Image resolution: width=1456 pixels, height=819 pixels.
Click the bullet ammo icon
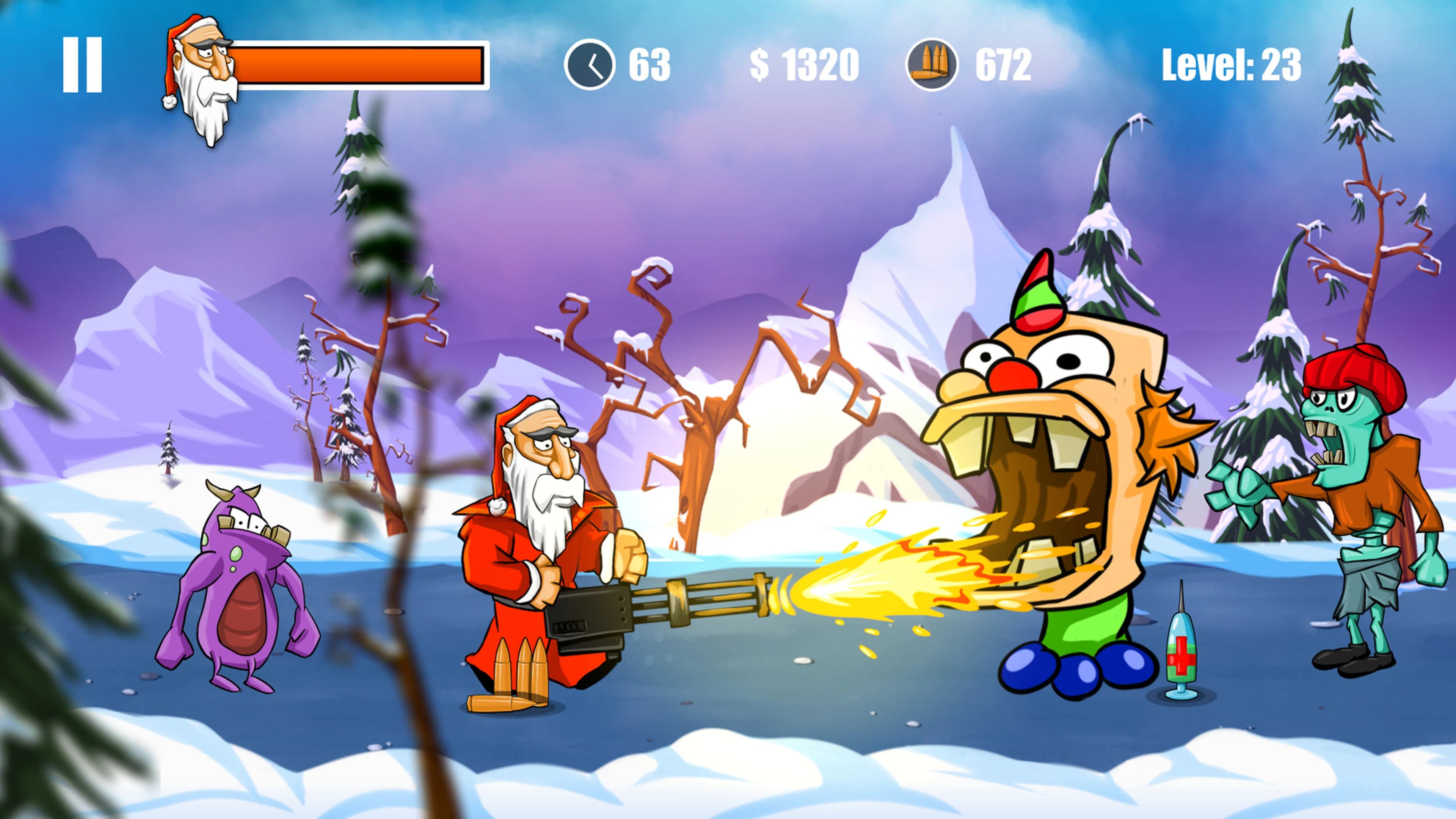pyautogui.click(x=933, y=64)
